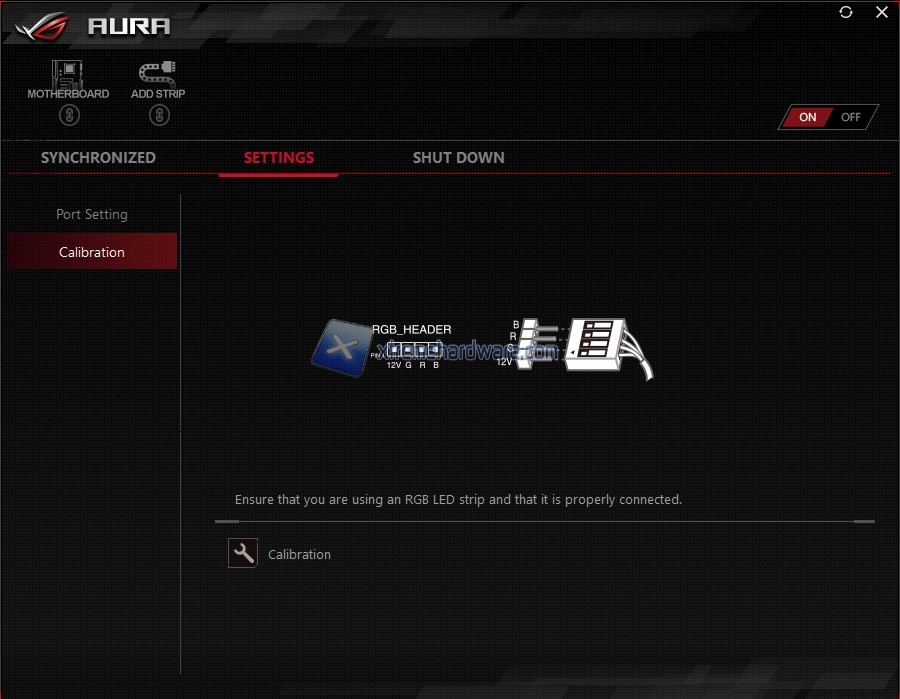The width and height of the screenshot is (900, 699).
Task: Switch to the Synchronized tab
Action: (98, 158)
